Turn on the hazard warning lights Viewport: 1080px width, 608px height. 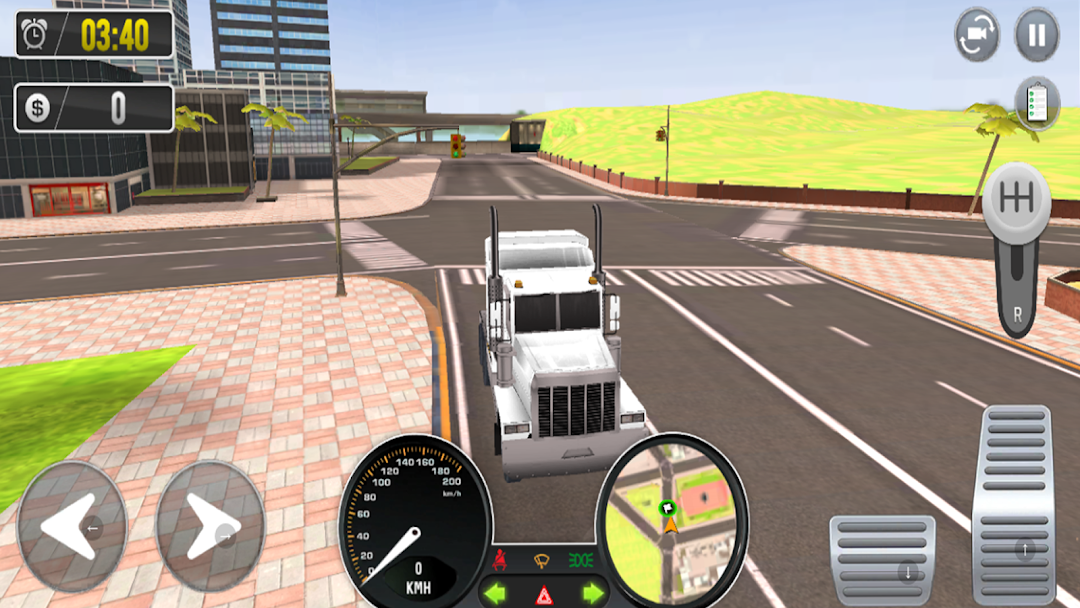544,595
